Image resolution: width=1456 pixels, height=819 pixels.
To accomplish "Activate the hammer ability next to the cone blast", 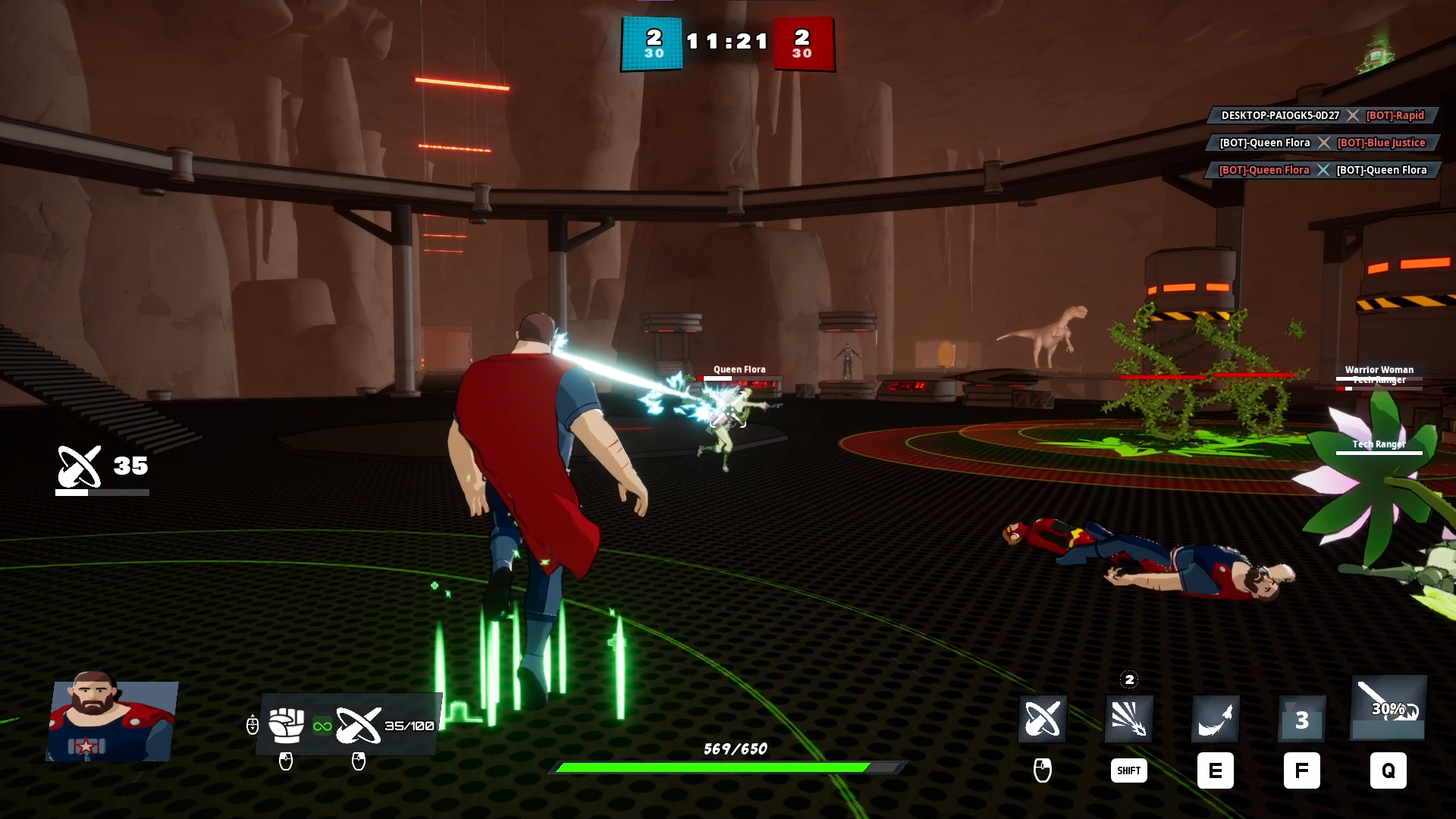I will coord(1042,718).
